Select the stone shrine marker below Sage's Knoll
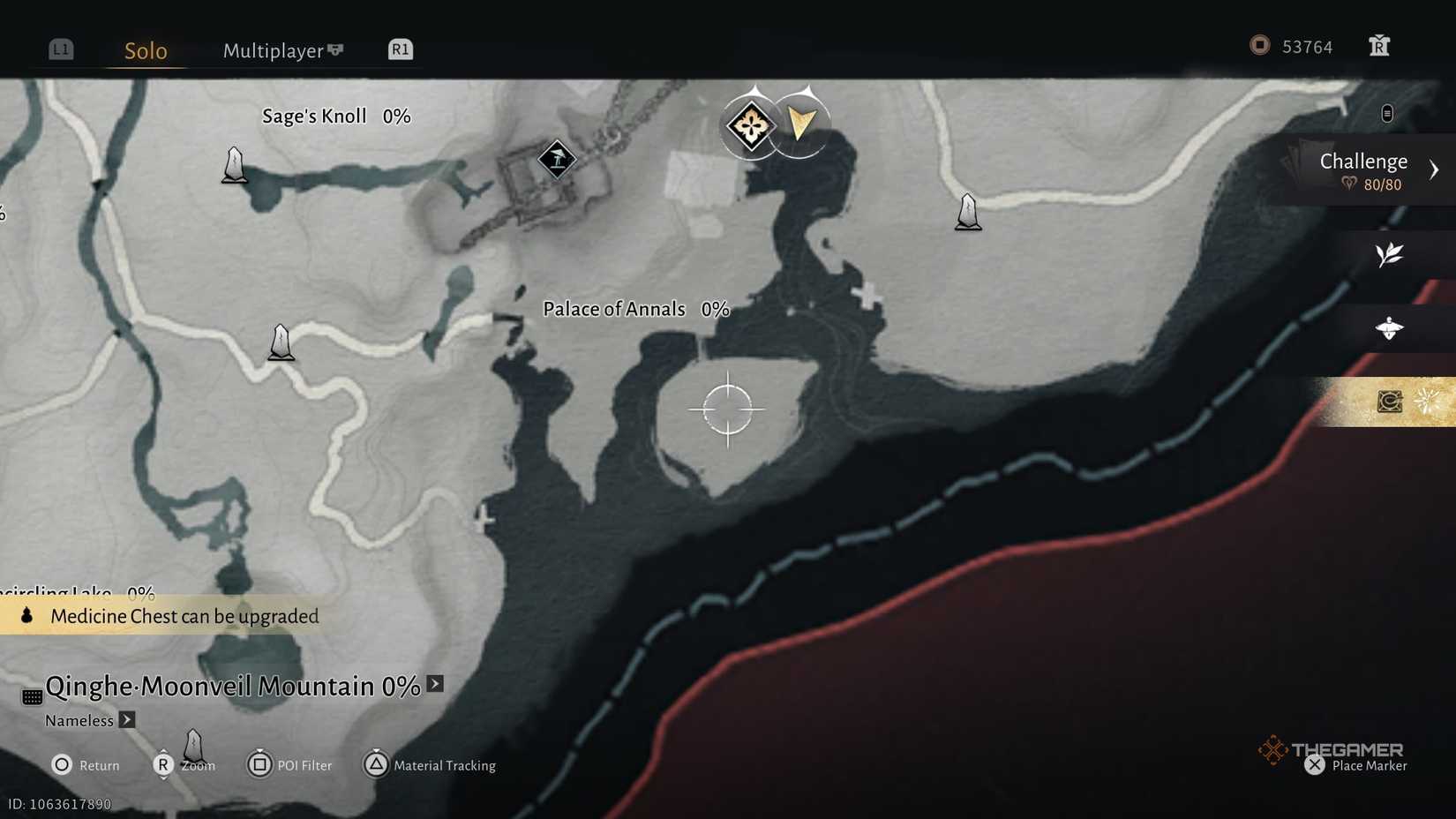This screenshot has width=1456, height=819. (234, 164)
